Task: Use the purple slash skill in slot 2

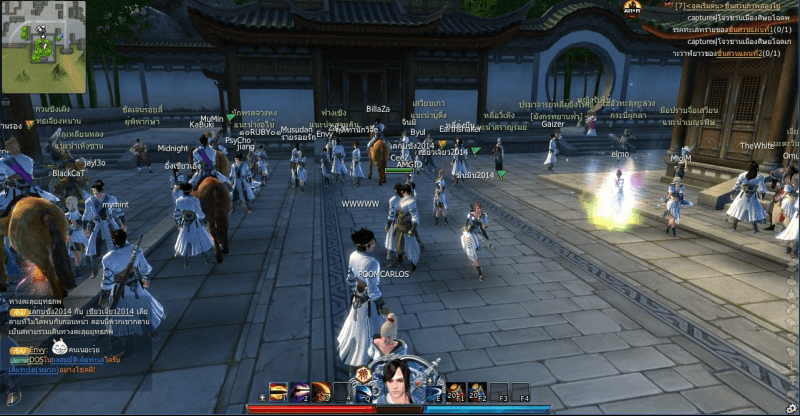Action: (x=300, y=391)
